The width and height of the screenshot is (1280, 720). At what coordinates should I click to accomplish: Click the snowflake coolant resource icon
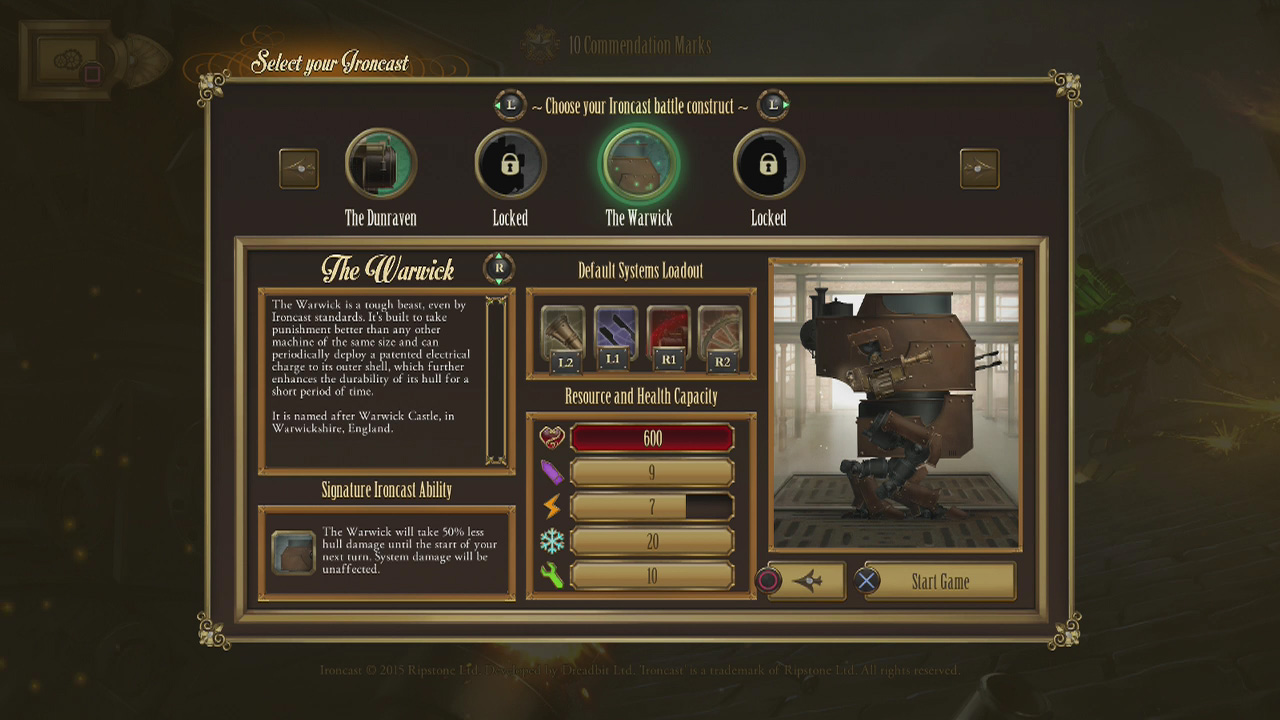coord(550,541)
